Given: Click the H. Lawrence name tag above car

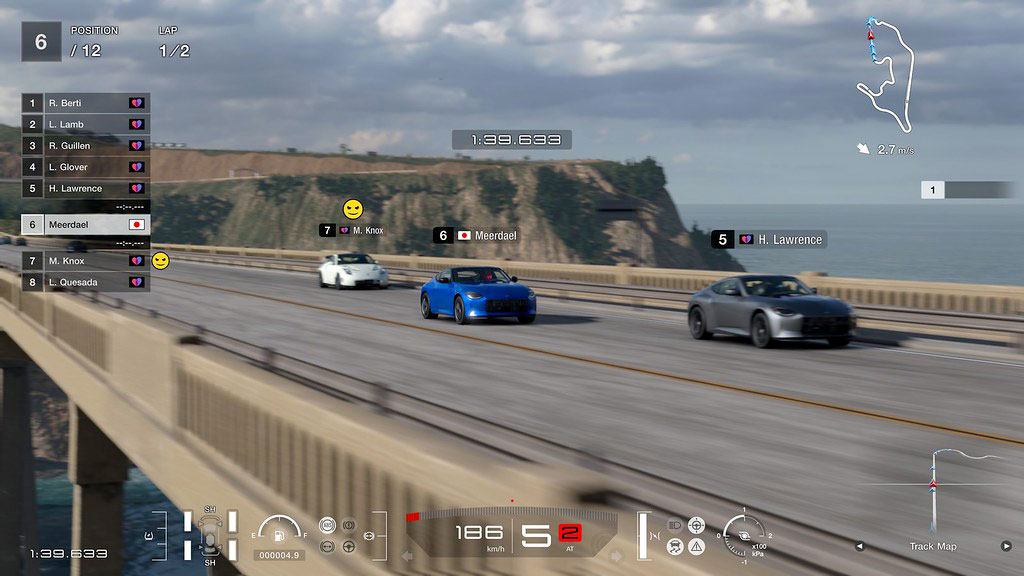Looking at the screenshot, I should [769, 240].
